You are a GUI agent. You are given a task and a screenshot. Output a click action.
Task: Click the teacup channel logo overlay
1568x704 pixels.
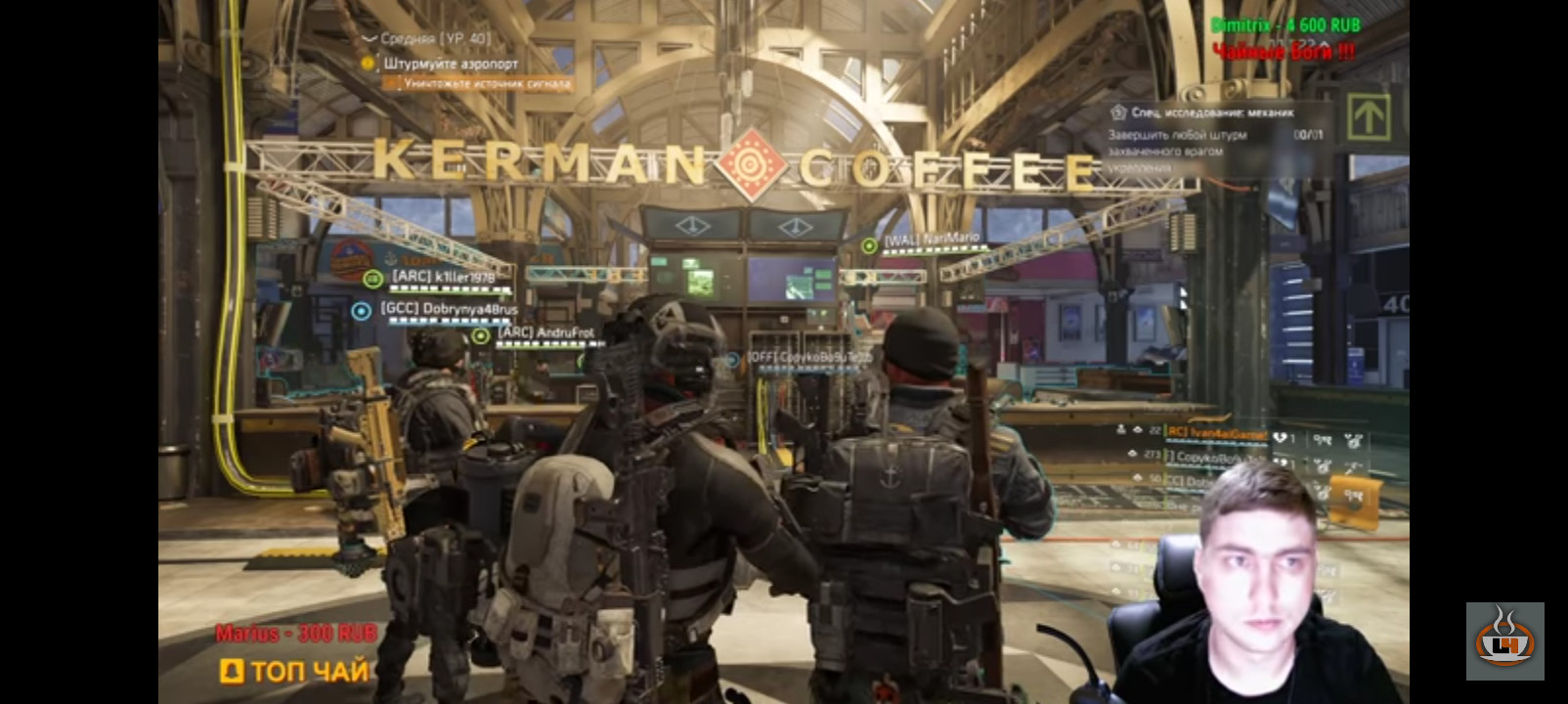pyautogui.click(x=1504, y=640)
